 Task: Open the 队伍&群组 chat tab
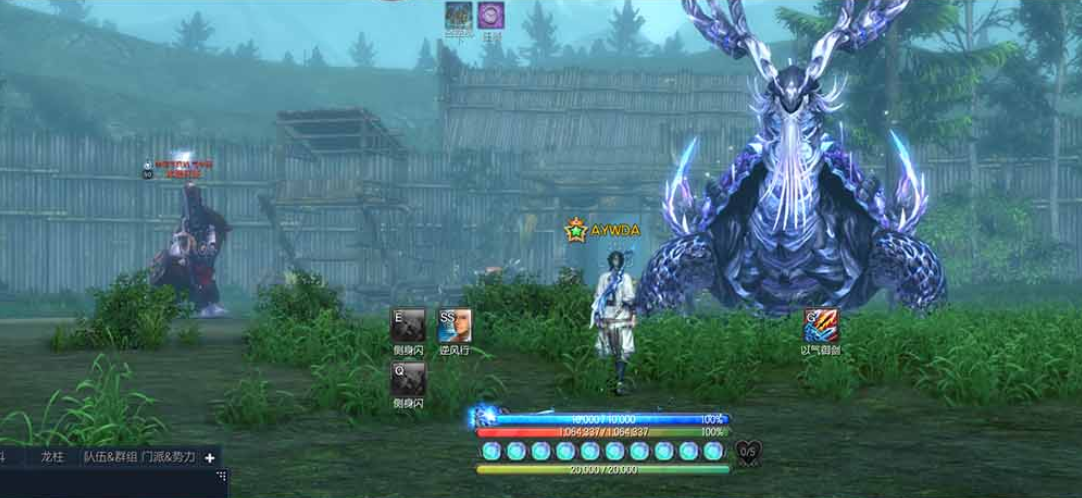point(109,457)
